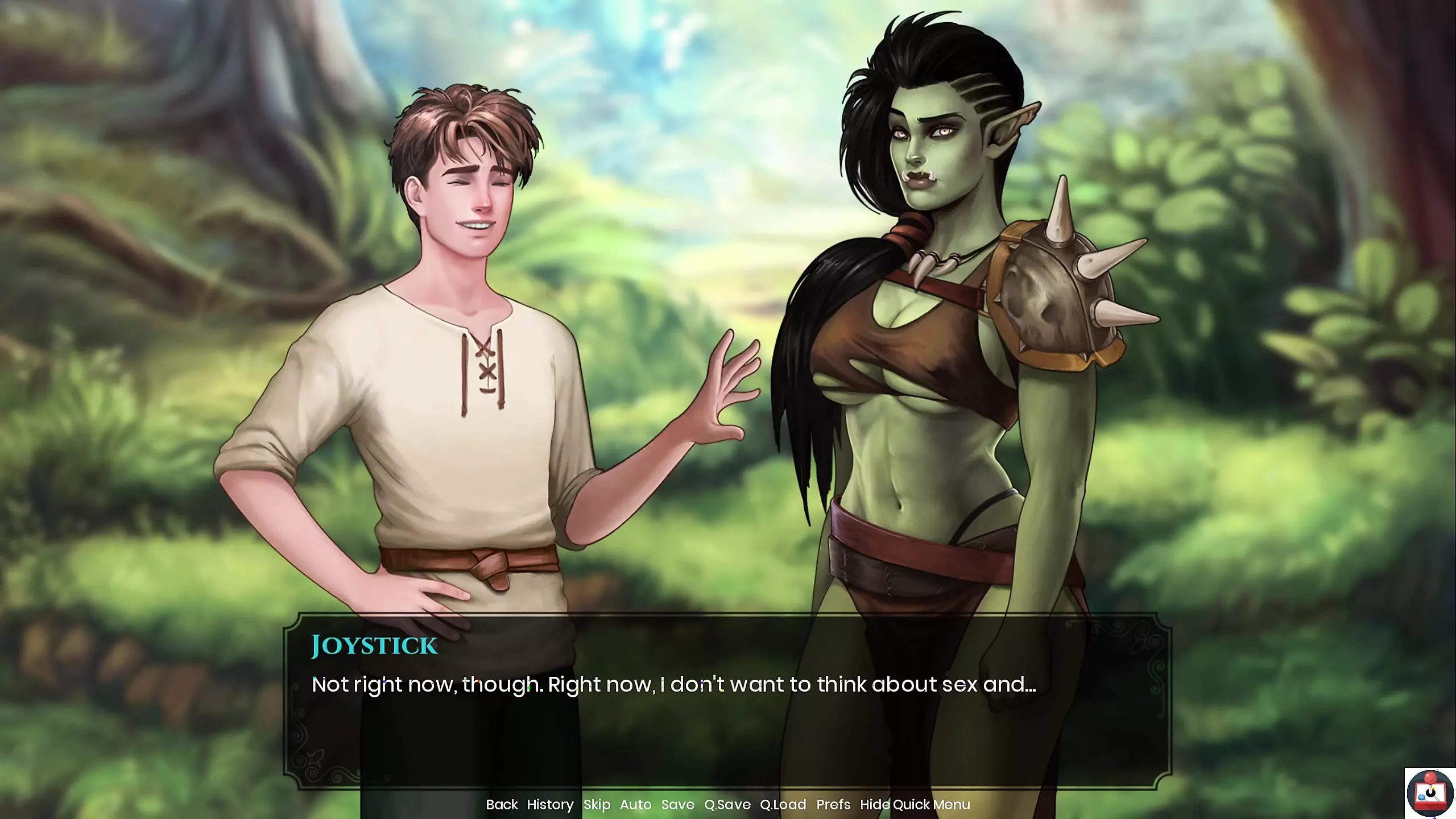Go Back to the previous dialogue line
Viewport: 1456px width, 819px height.
pos(502,804)
